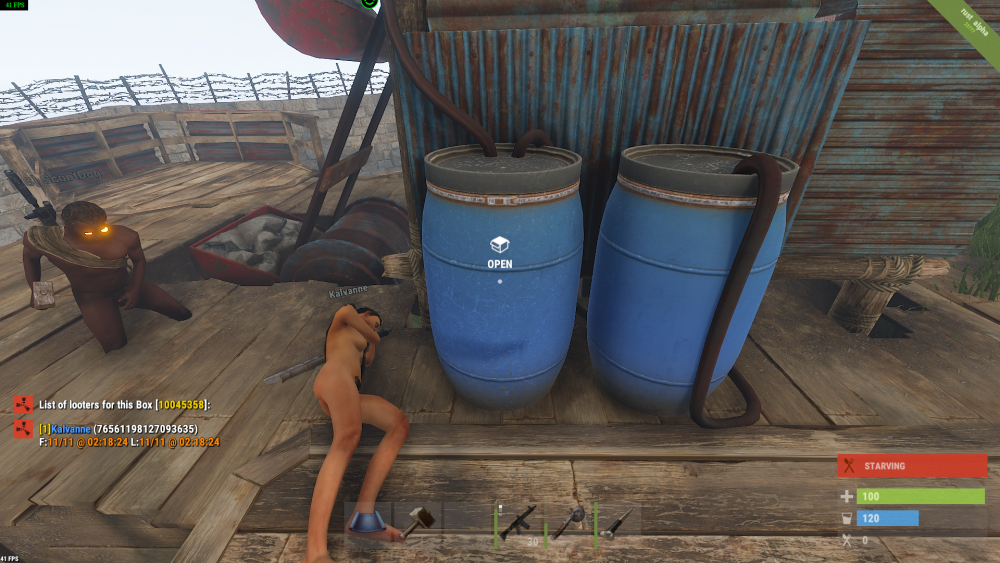The image size is (1000, 563).
Task: Choose the salvaged axe hotbar slot
Action: [570, 521]
